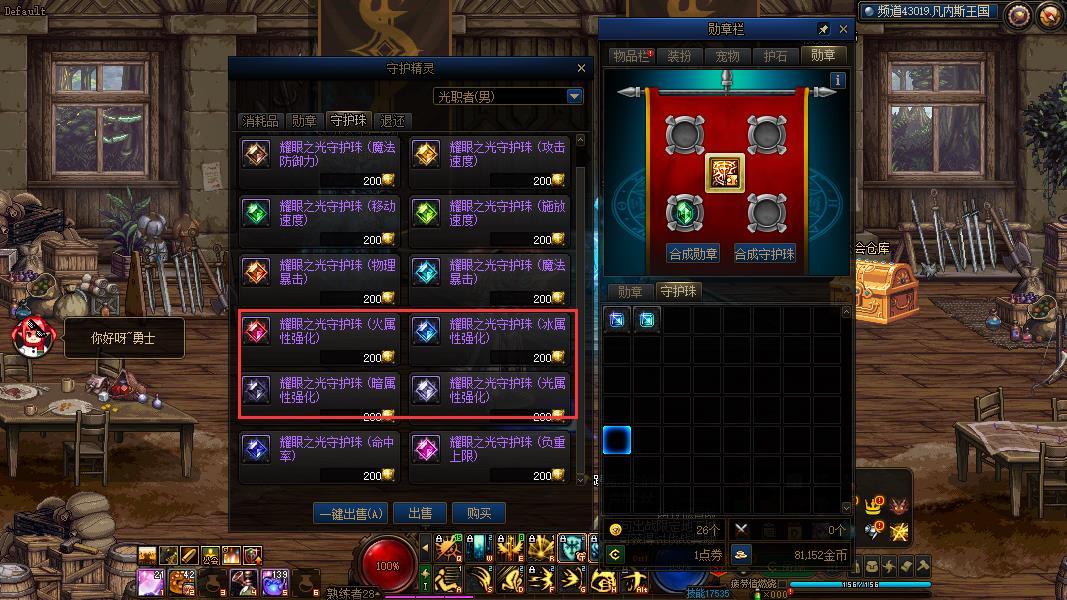This screenshot has width=1067, height=600.
Task: Open the 物品栏 inventory tab
Action: pyautogui.click(x=631, y=56)
